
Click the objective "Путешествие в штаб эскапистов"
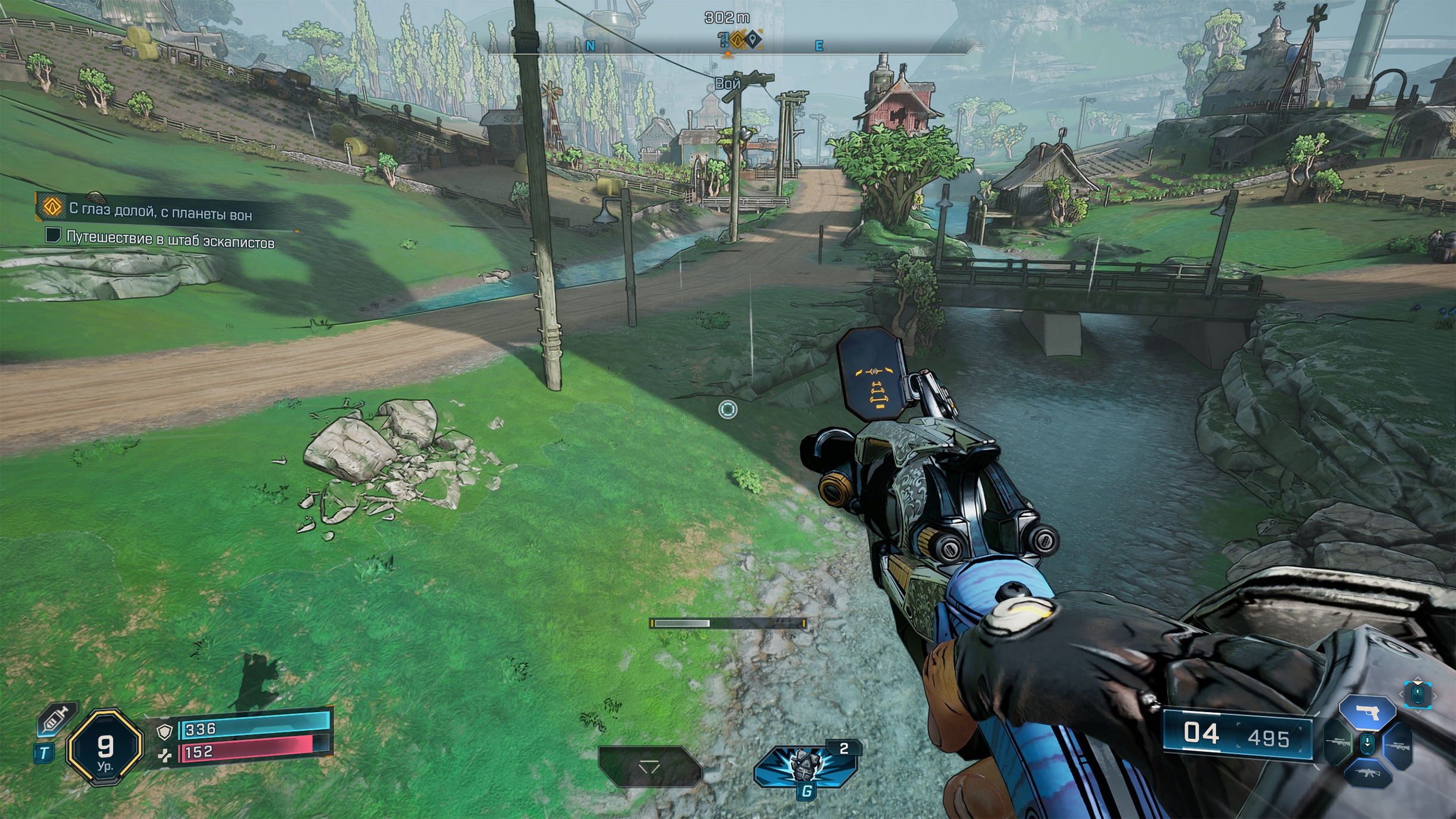pyautogui.click(x=169, y=240)
